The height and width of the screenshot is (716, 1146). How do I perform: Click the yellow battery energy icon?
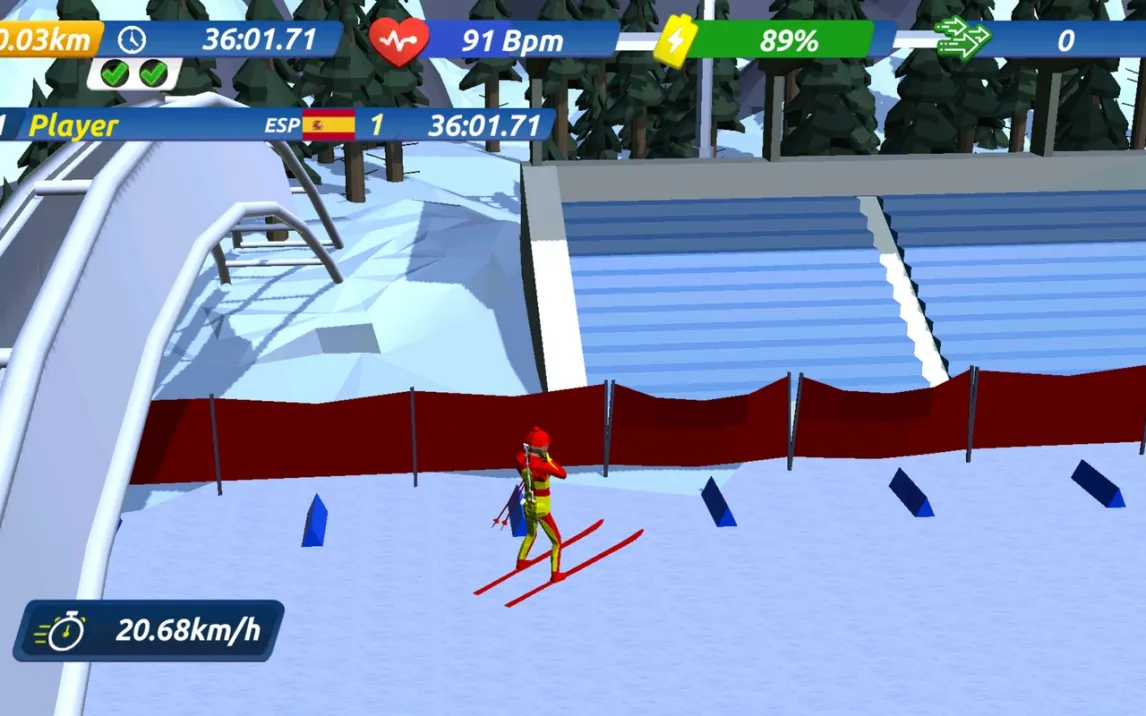point(676,42)
